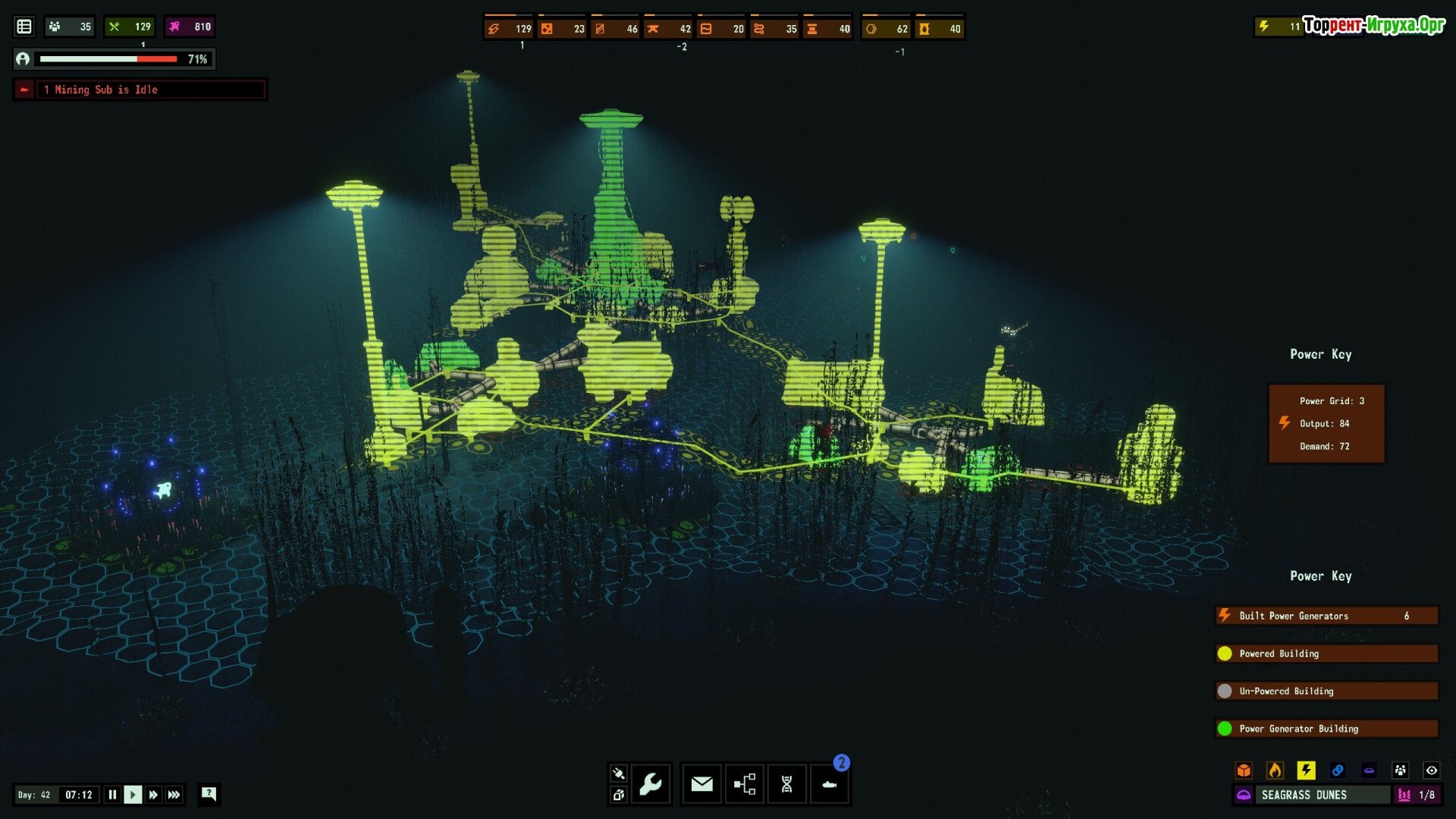The image size is (1456, 819).
Task: Set triple fast-forward game speed
Action: [x=174, y=795]
